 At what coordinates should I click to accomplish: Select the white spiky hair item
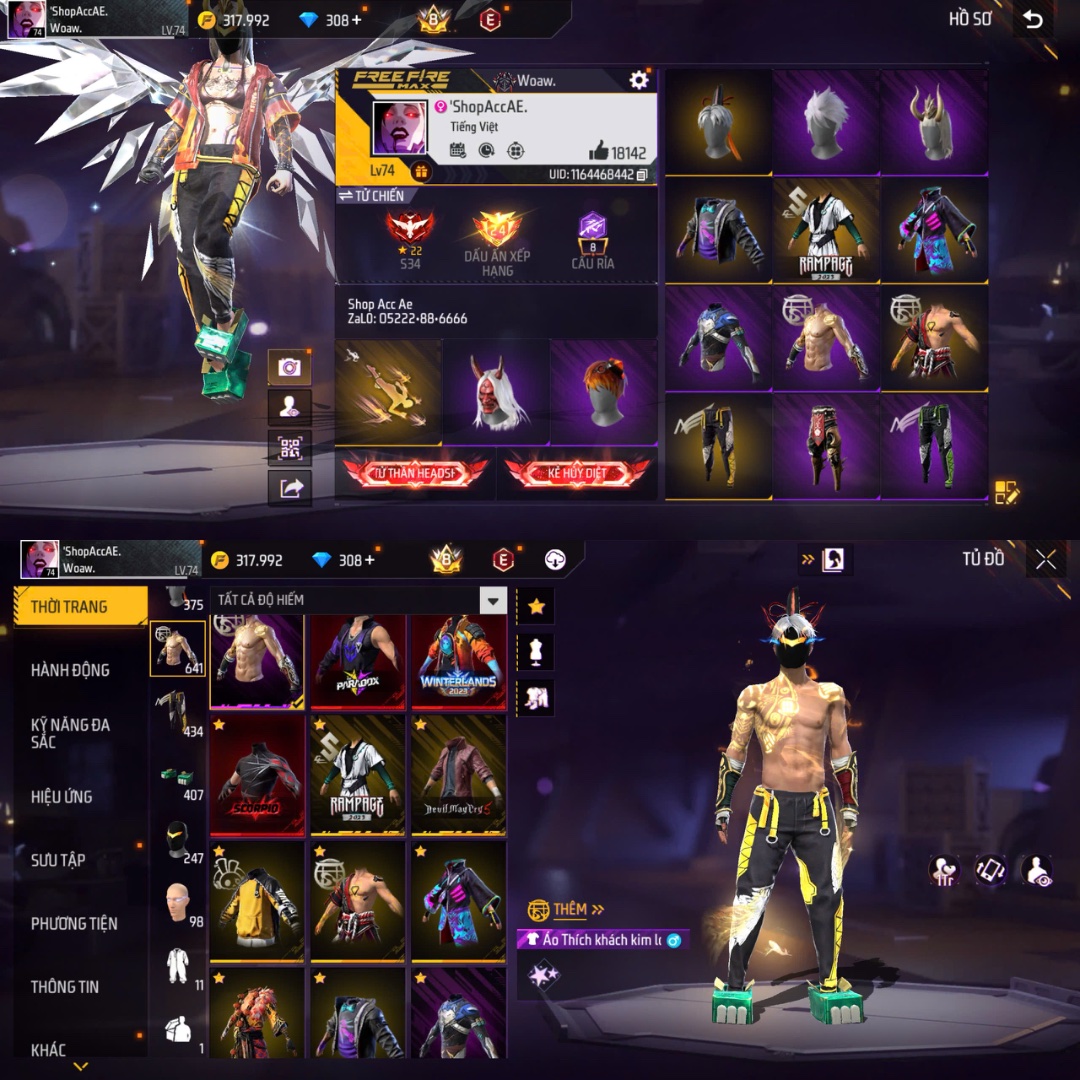pyautogui.click(x=825, y=121)
